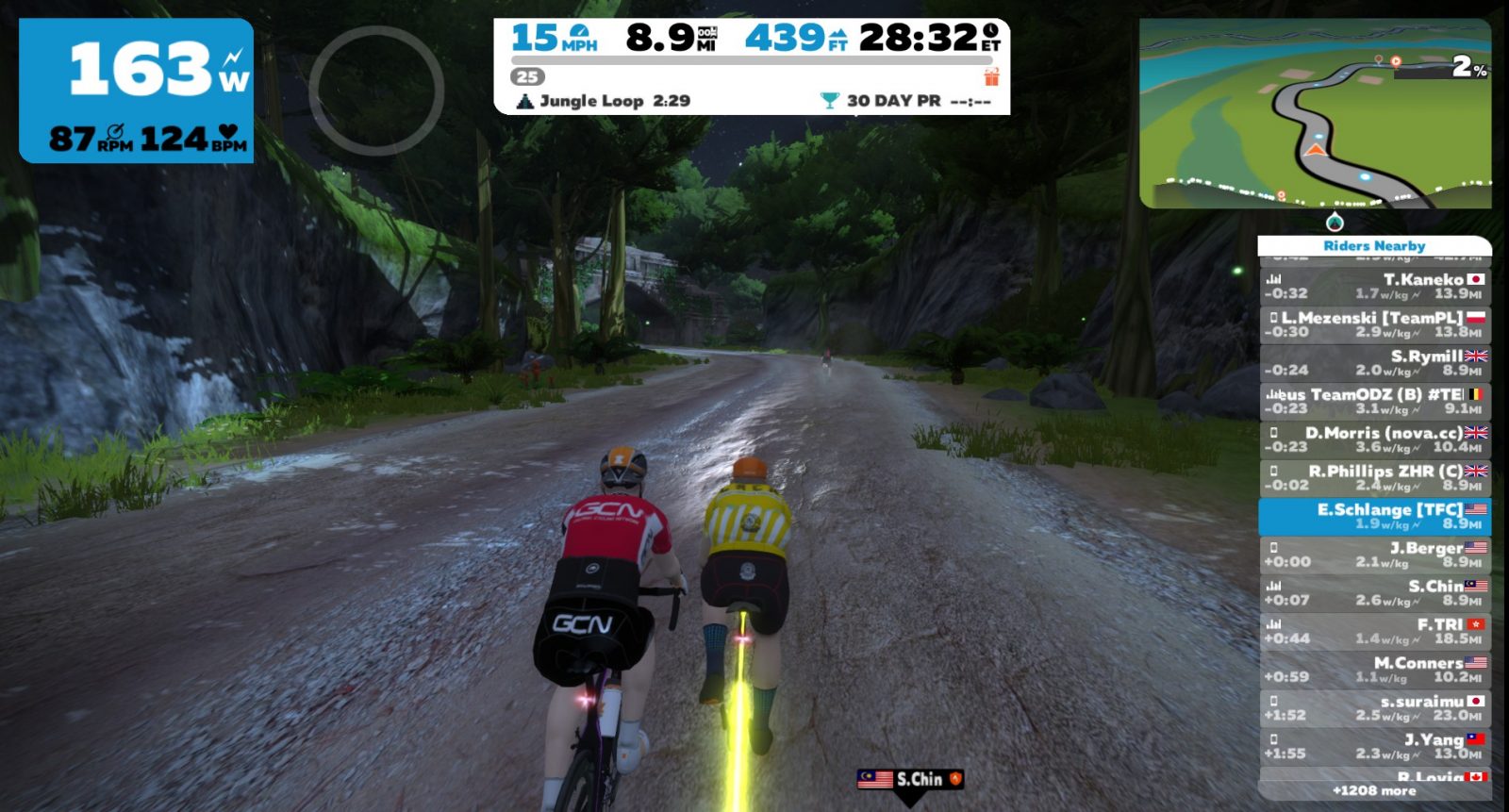
Task: Choose J.Berger in the rider list
Action: pos(1374,555)
